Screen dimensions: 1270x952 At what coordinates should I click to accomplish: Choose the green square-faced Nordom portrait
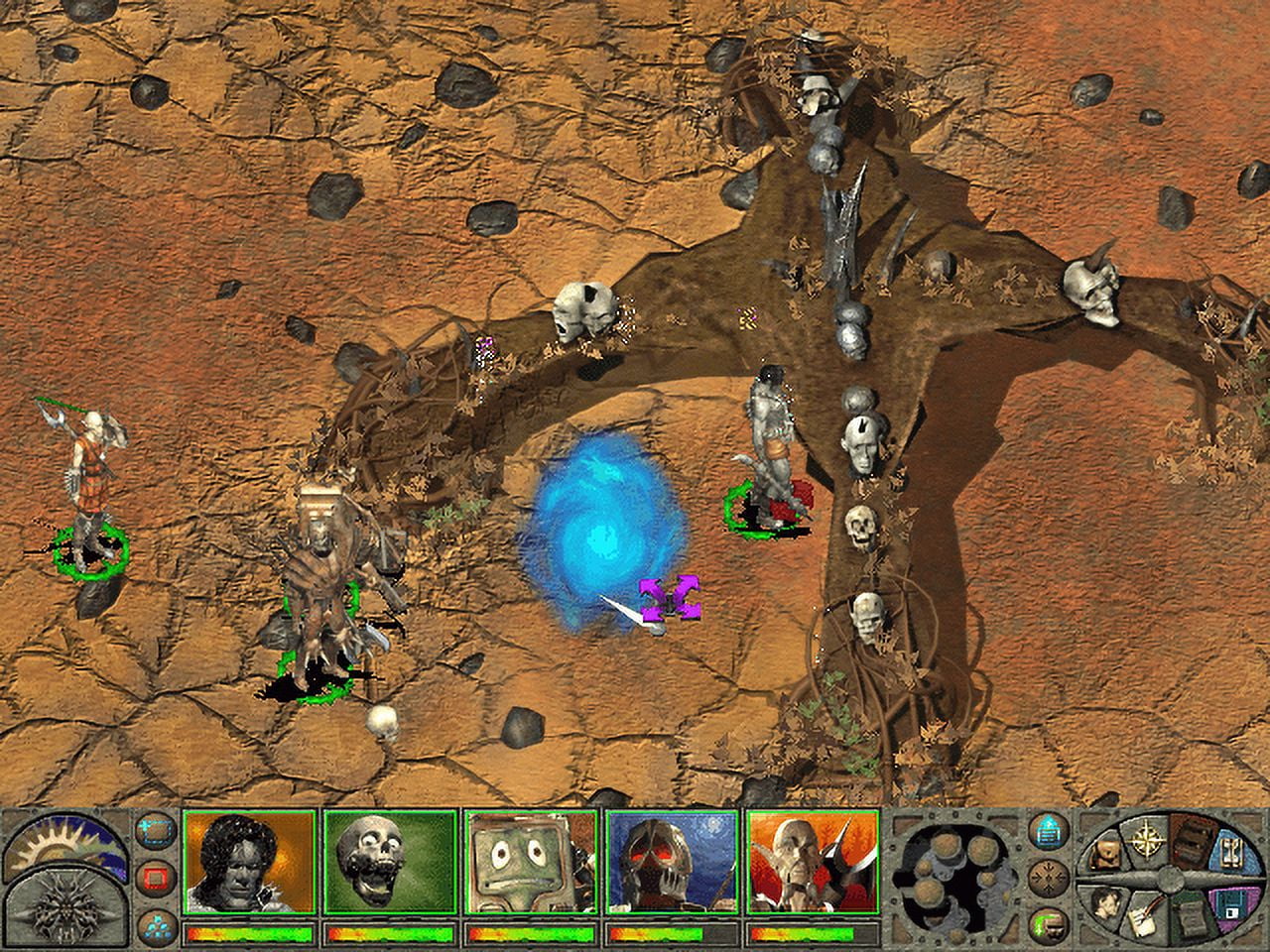pos(531,861)
